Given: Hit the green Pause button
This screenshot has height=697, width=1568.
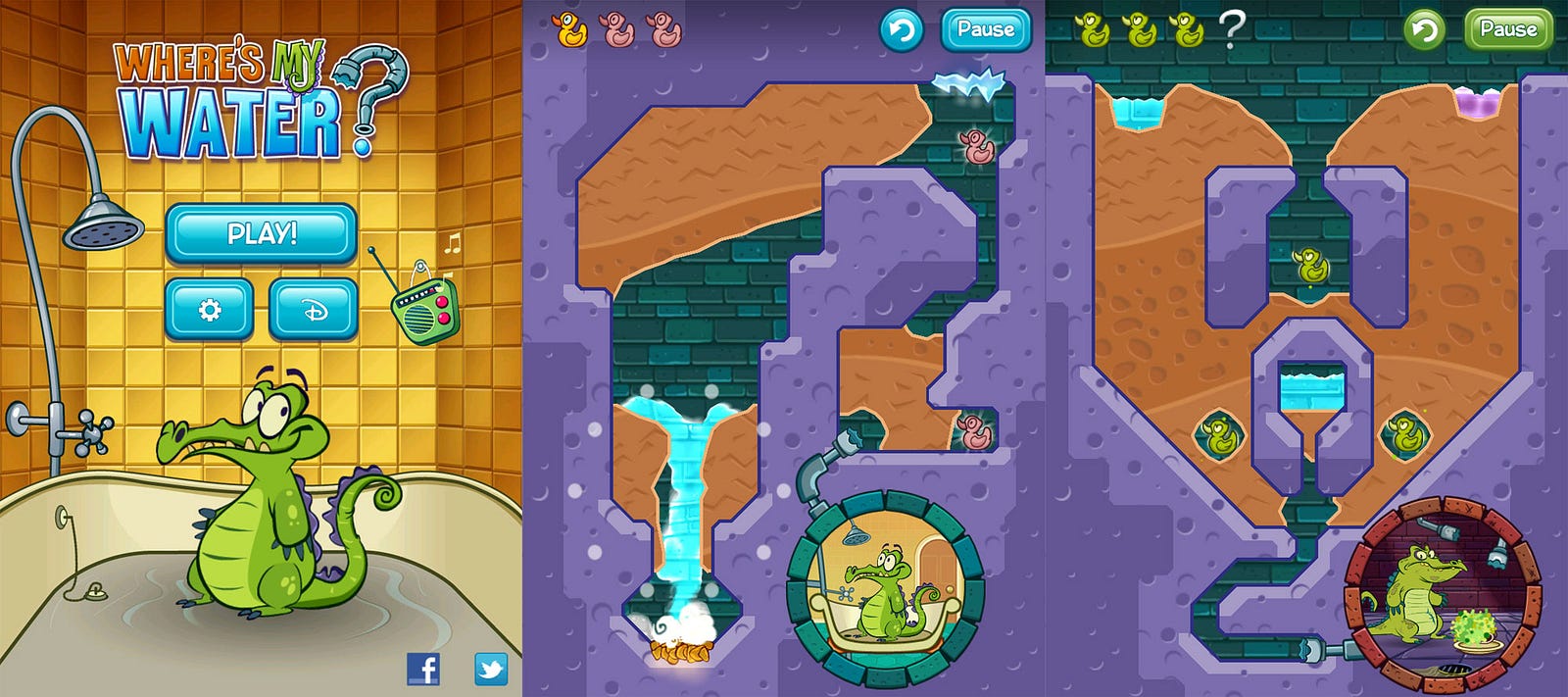Looking at the screenshot, I should (x=1507, y=30).
